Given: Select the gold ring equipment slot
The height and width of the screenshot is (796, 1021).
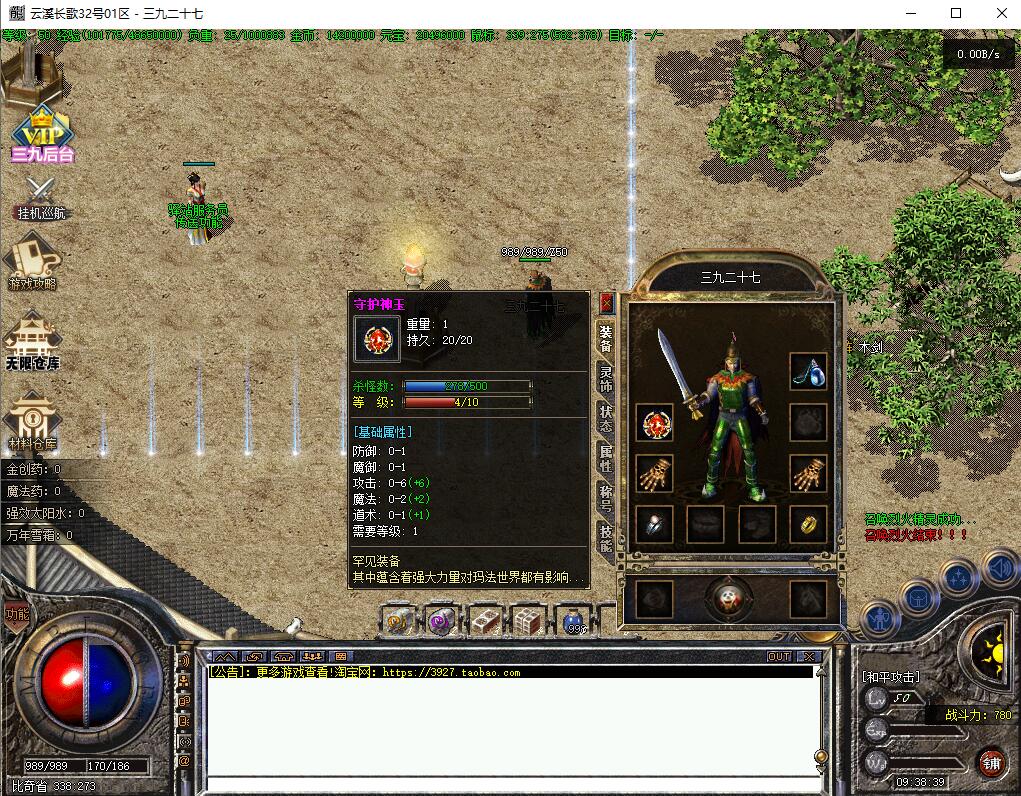Looking at the screenshot, I should pos(808,523).
